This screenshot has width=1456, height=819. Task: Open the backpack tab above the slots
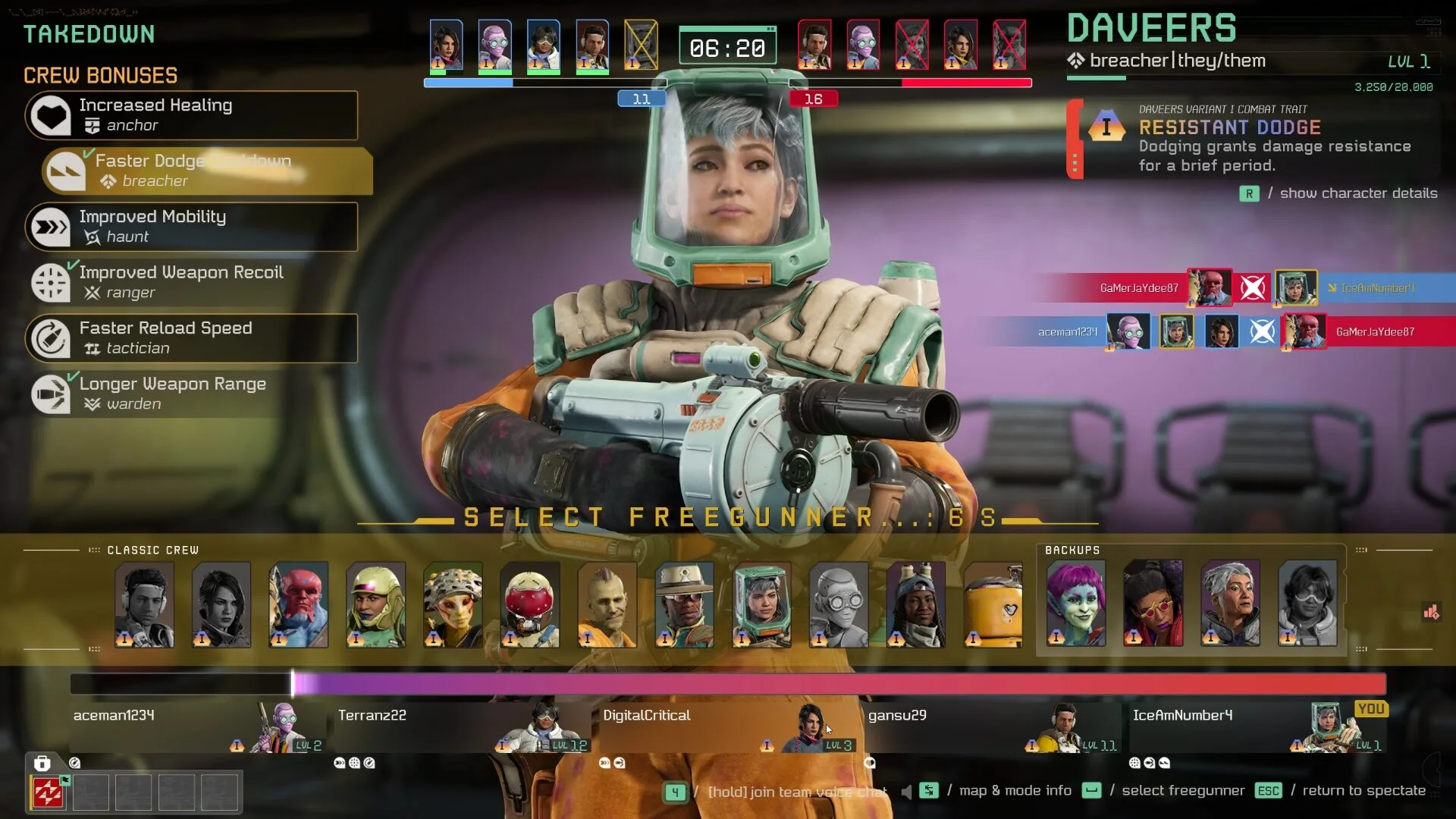[x=42, y=763]
